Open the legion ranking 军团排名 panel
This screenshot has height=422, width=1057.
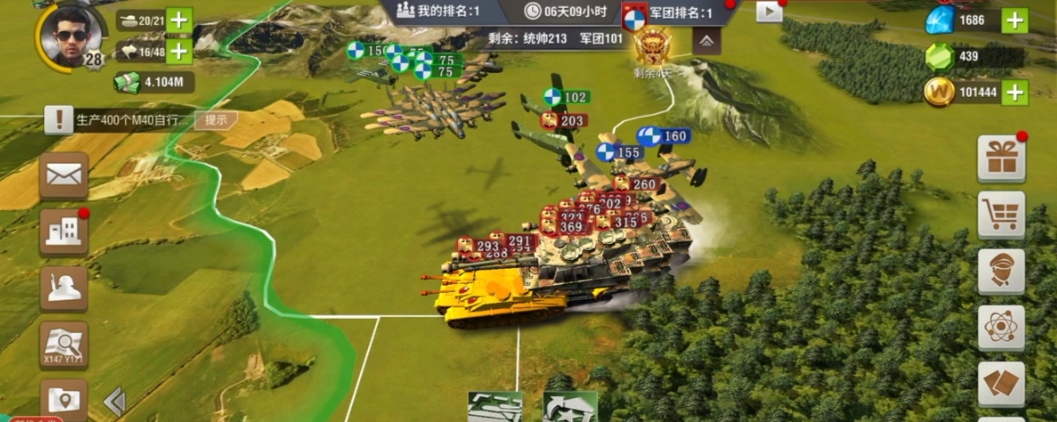tap(668, 13)
